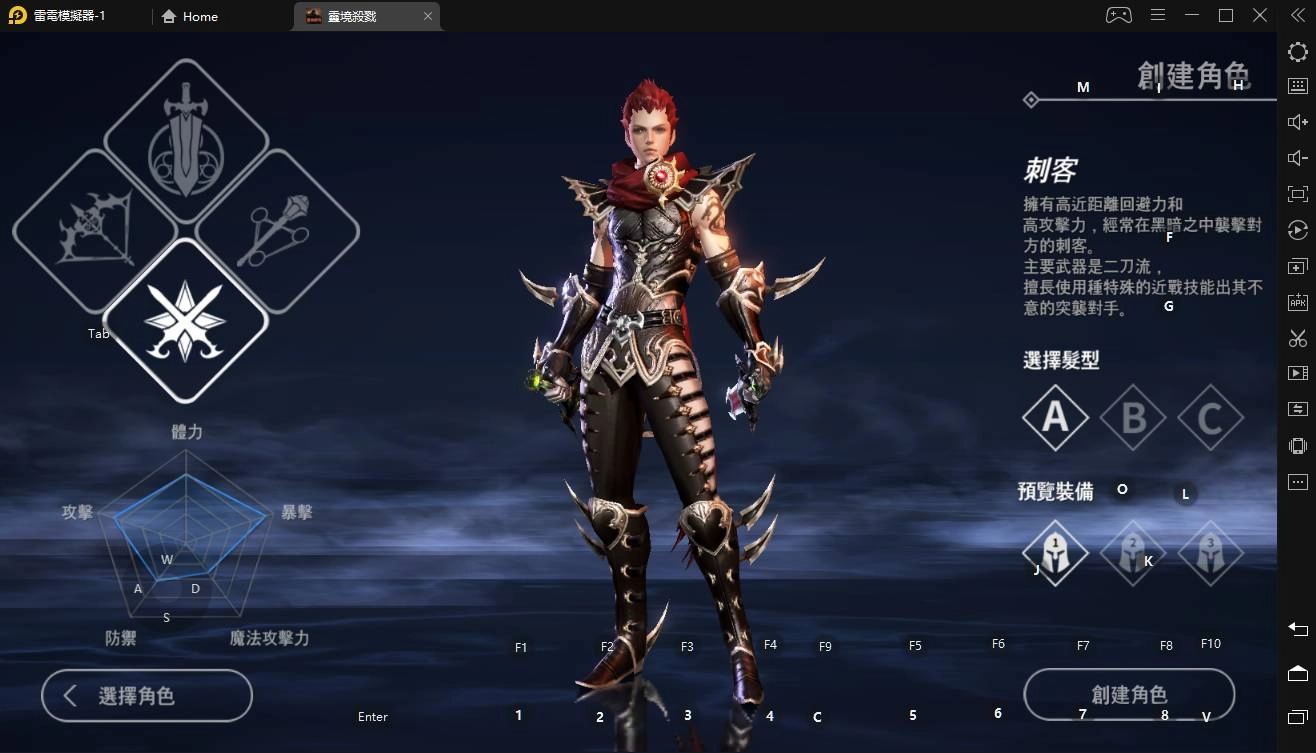The image size is (1316, 753).
Task: Go back via 選擇角色 button
Action: (147, 696)
